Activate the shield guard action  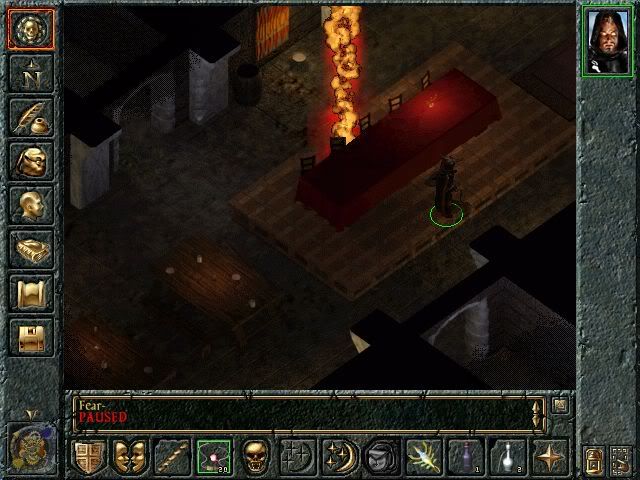(89, 456)
